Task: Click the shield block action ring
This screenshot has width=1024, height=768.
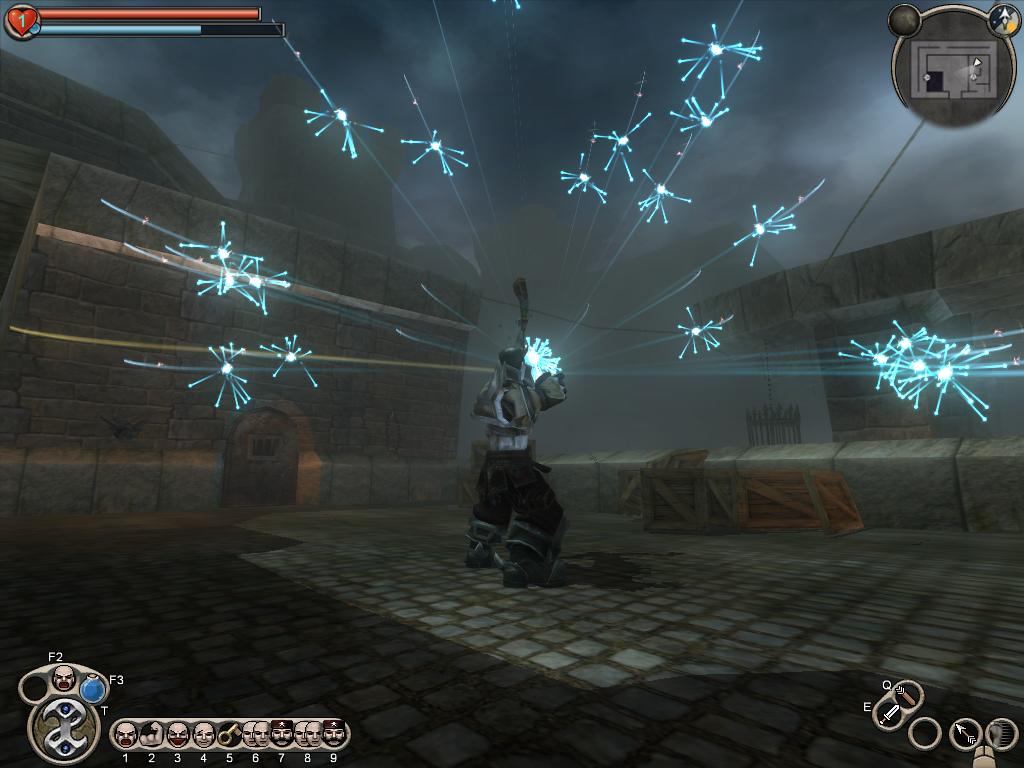Action: [1001, 734]
